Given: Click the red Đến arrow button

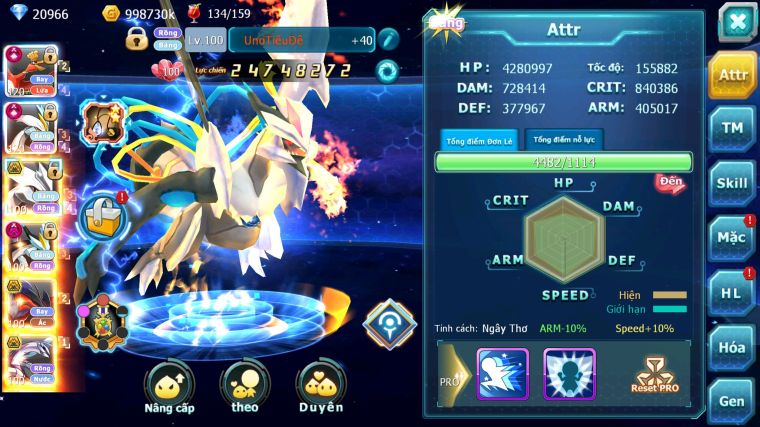Looking at the screenshot, I should (671, 183).
